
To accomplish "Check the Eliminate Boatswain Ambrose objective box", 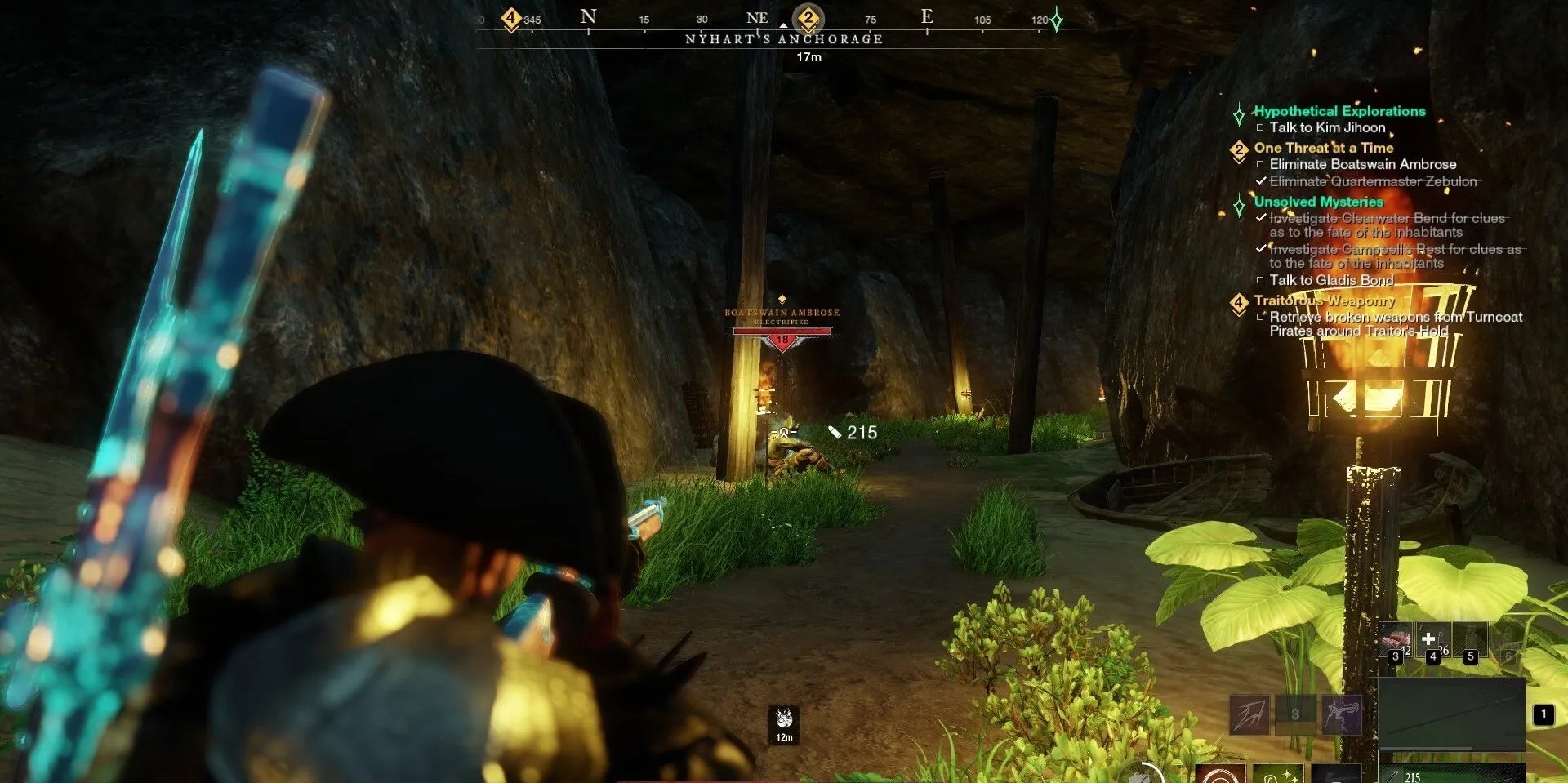I will [1261, 164].
